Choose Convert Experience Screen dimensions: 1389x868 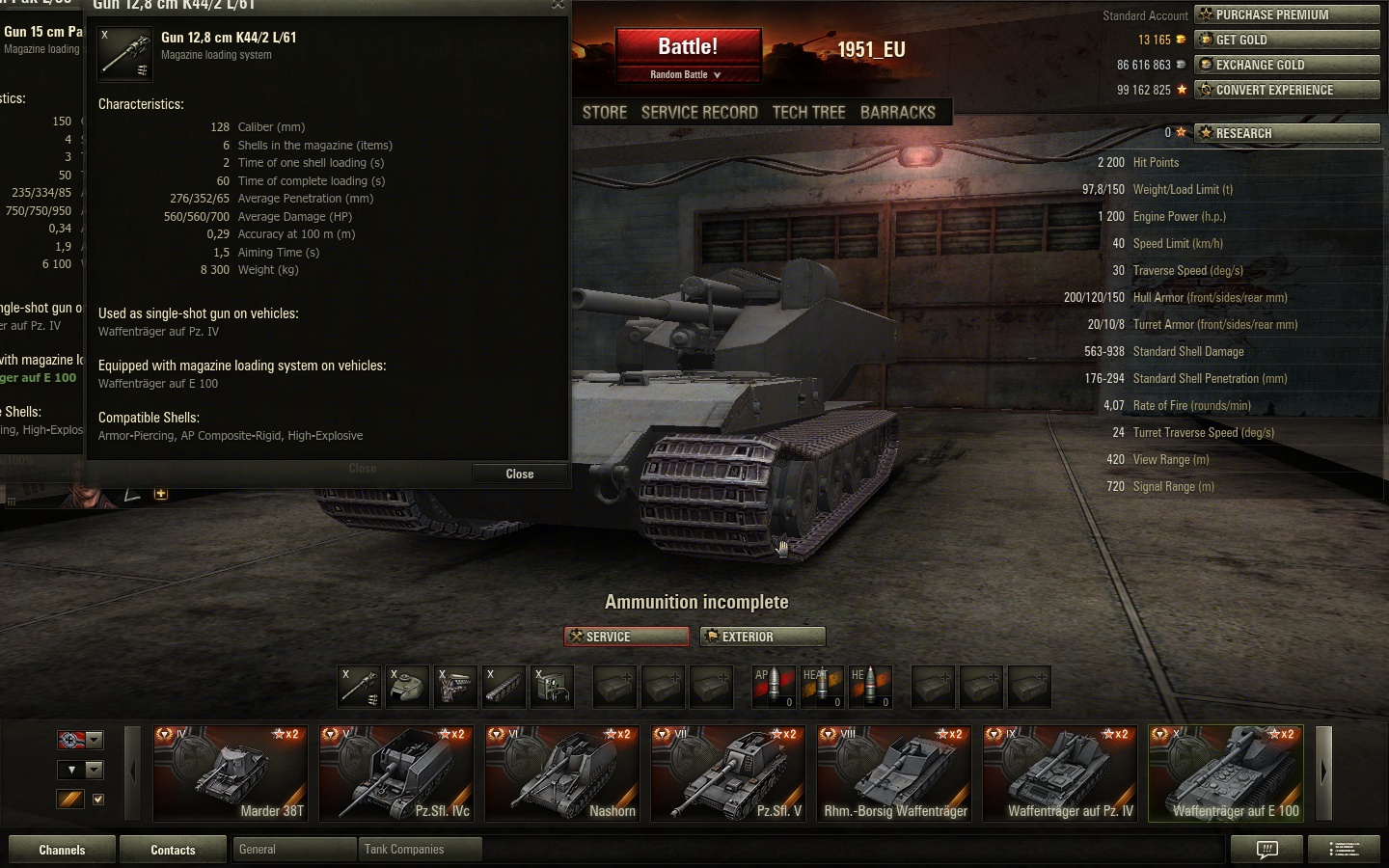click(1287, 90)
